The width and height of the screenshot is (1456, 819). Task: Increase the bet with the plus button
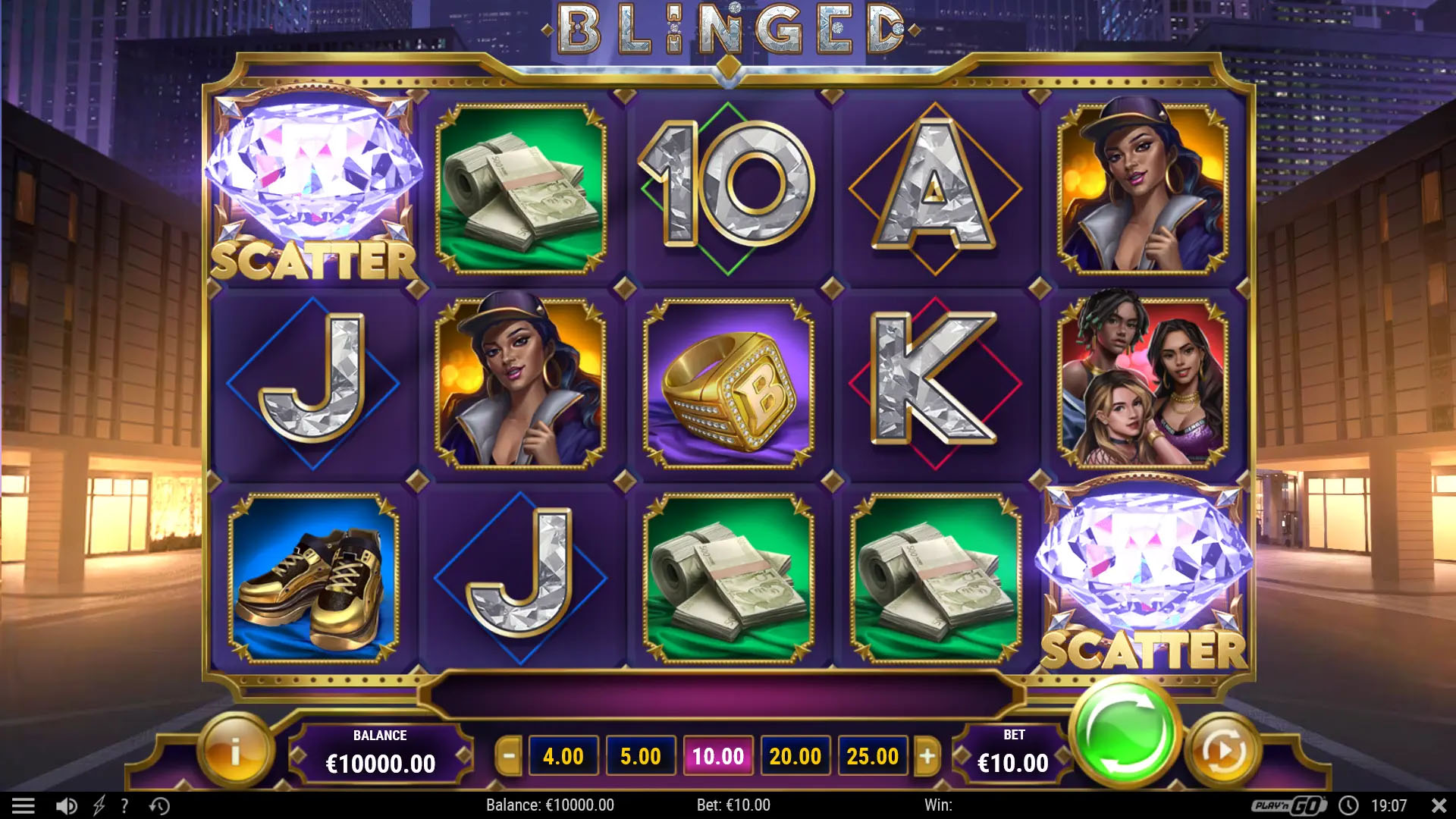pos(927,756)
